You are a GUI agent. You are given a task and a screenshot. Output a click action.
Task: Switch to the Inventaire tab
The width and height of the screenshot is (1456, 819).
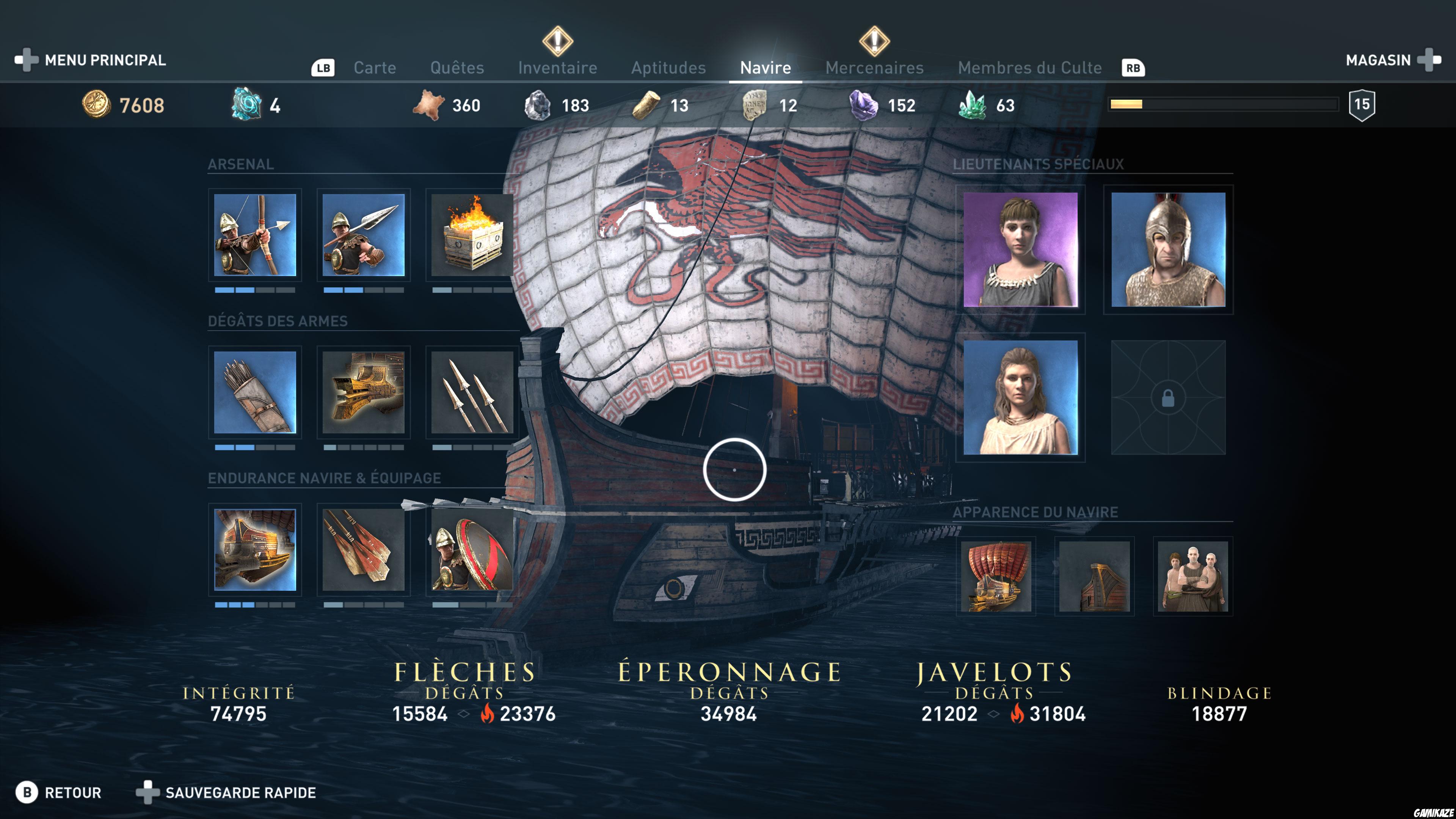[557, 67]
